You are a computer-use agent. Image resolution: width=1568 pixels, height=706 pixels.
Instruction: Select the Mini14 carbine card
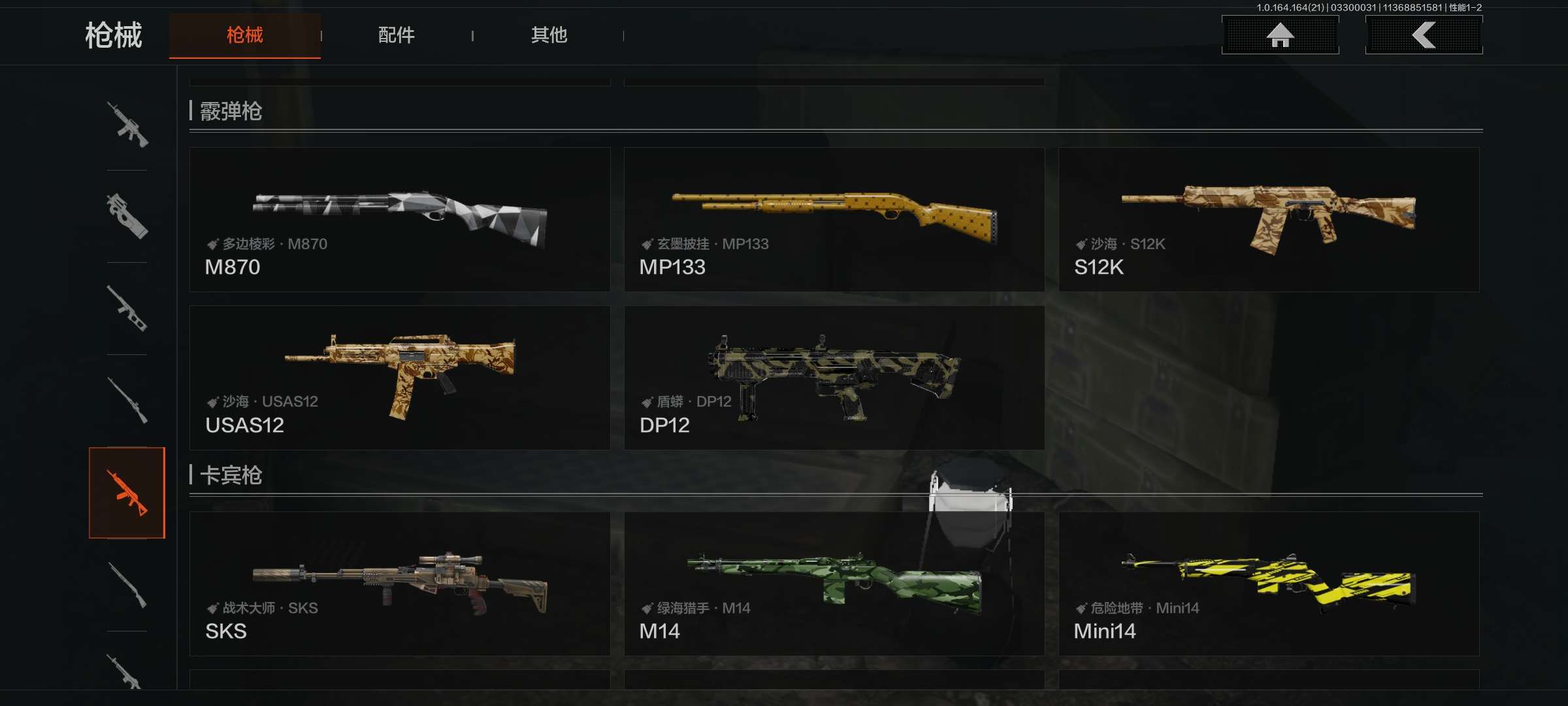[x=1269, y=584]
